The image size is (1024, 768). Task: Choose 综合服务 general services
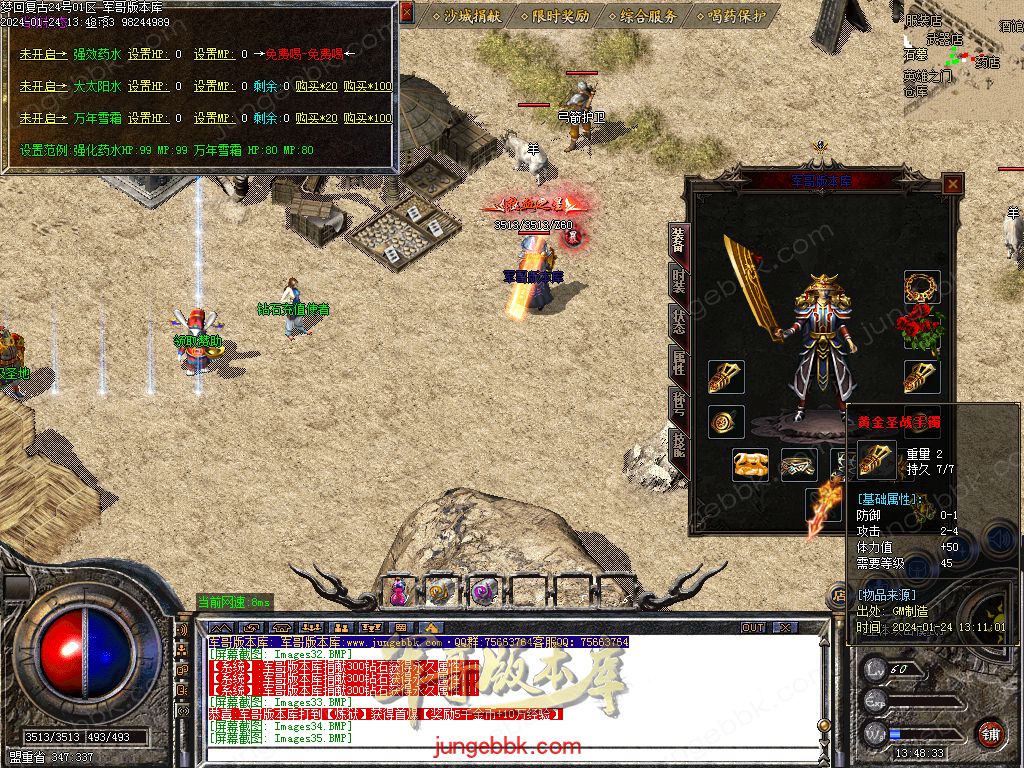pyautogui.click(x=641, y=16)
